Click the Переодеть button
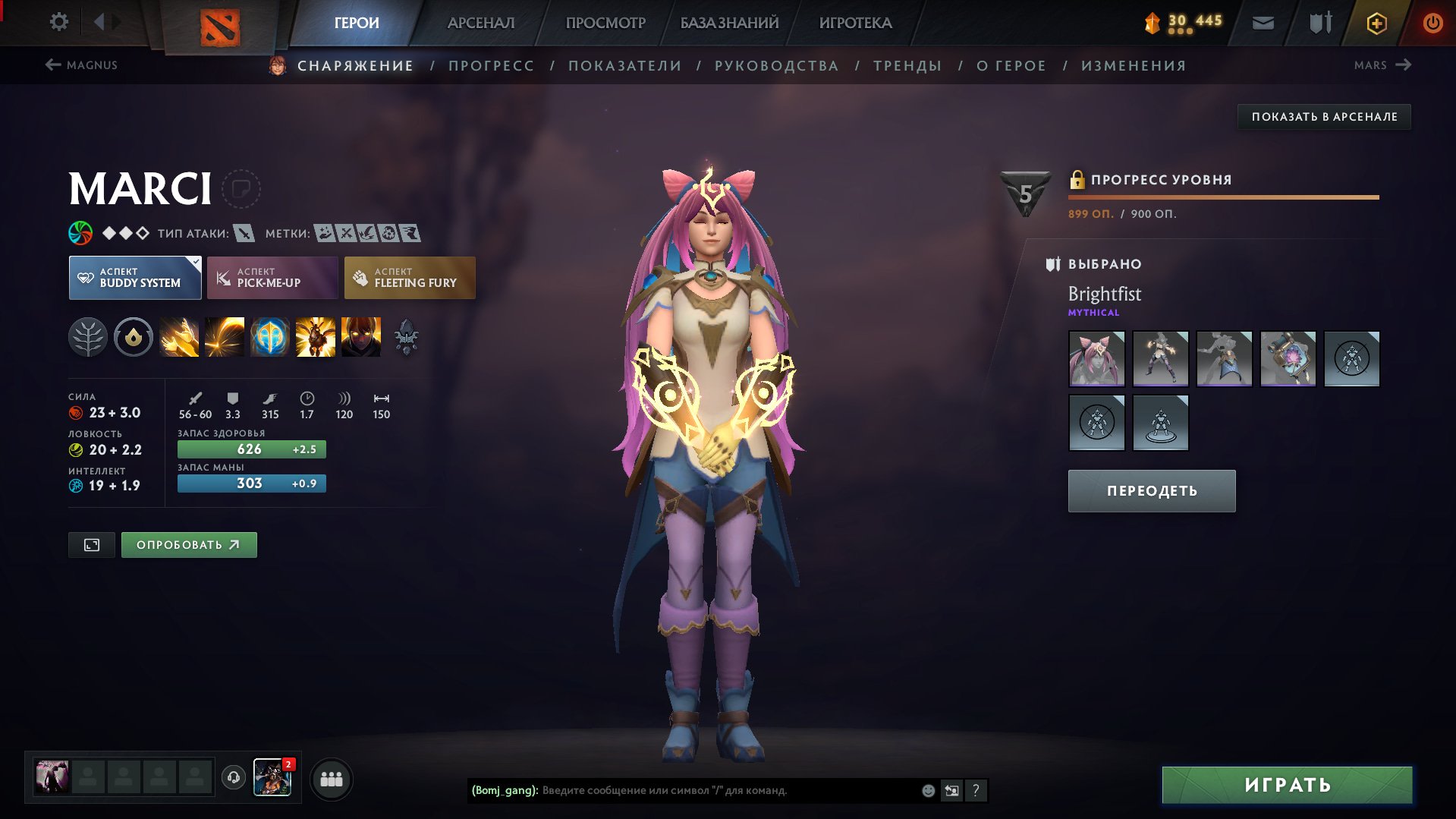Image resolution: width=1456 pixels, height=819 pixels. pos(1152,491)
